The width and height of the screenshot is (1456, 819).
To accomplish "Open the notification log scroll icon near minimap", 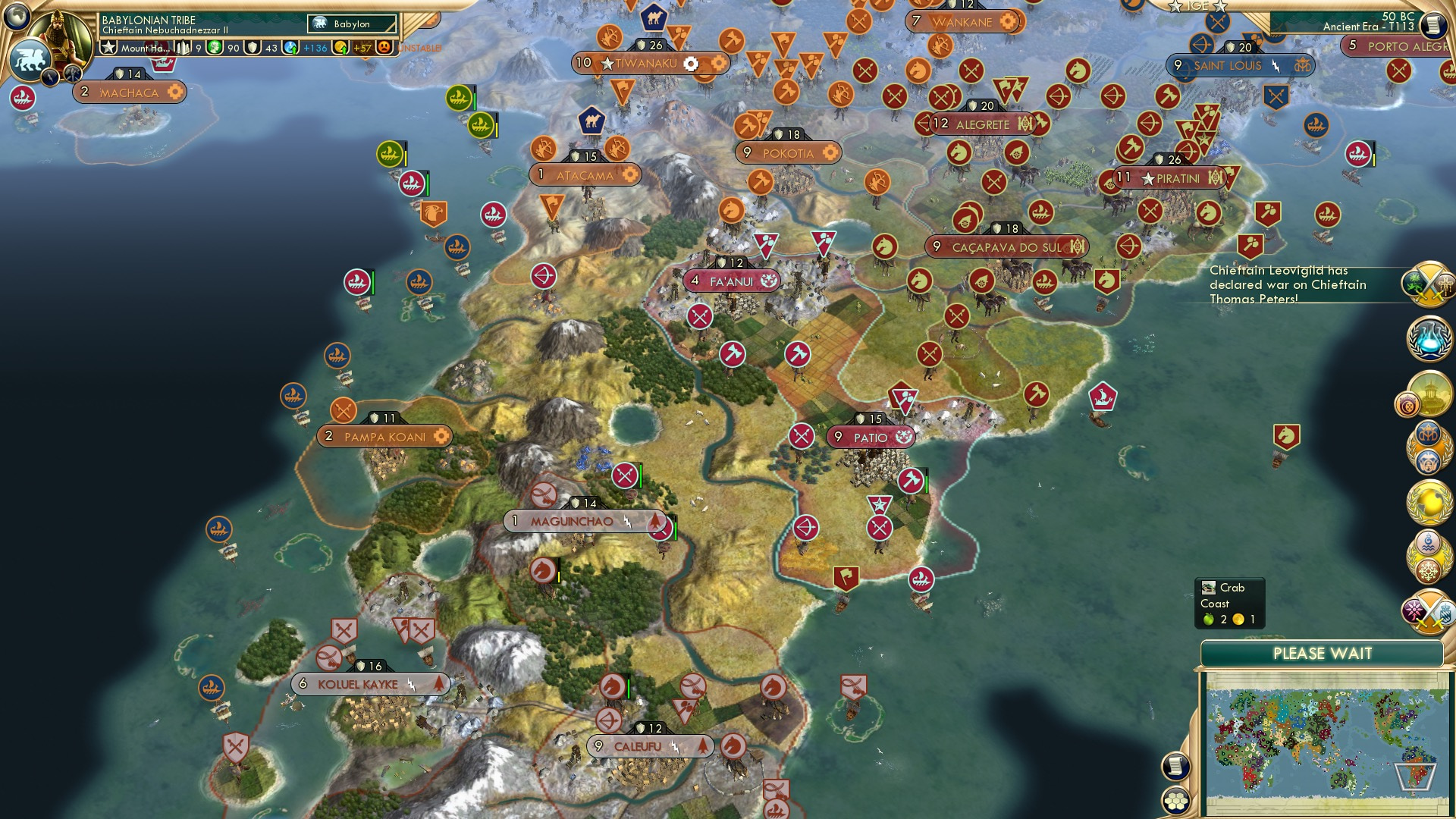I will (x=1177, y=766).
